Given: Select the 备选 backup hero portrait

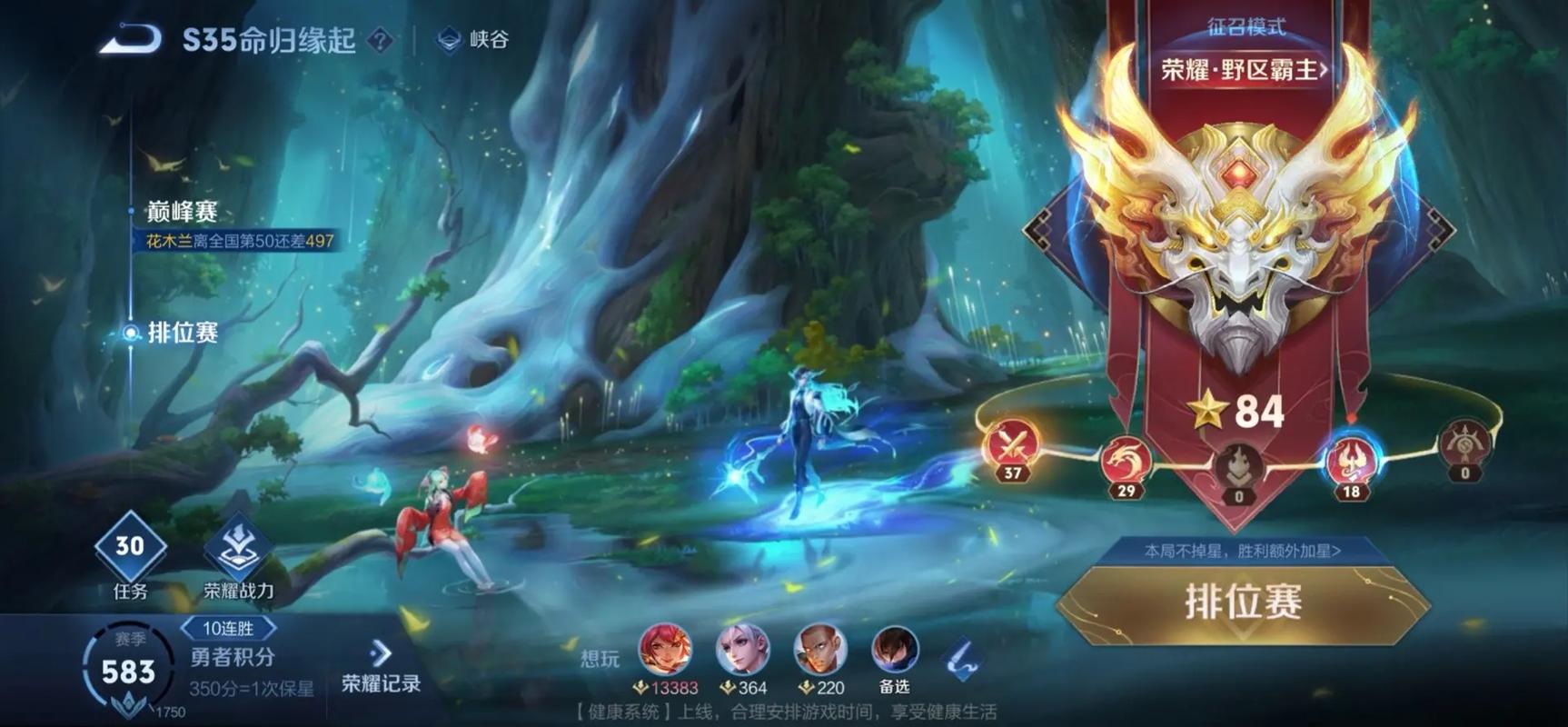Looking at the screenshot, I should click(x=895, y=651).
